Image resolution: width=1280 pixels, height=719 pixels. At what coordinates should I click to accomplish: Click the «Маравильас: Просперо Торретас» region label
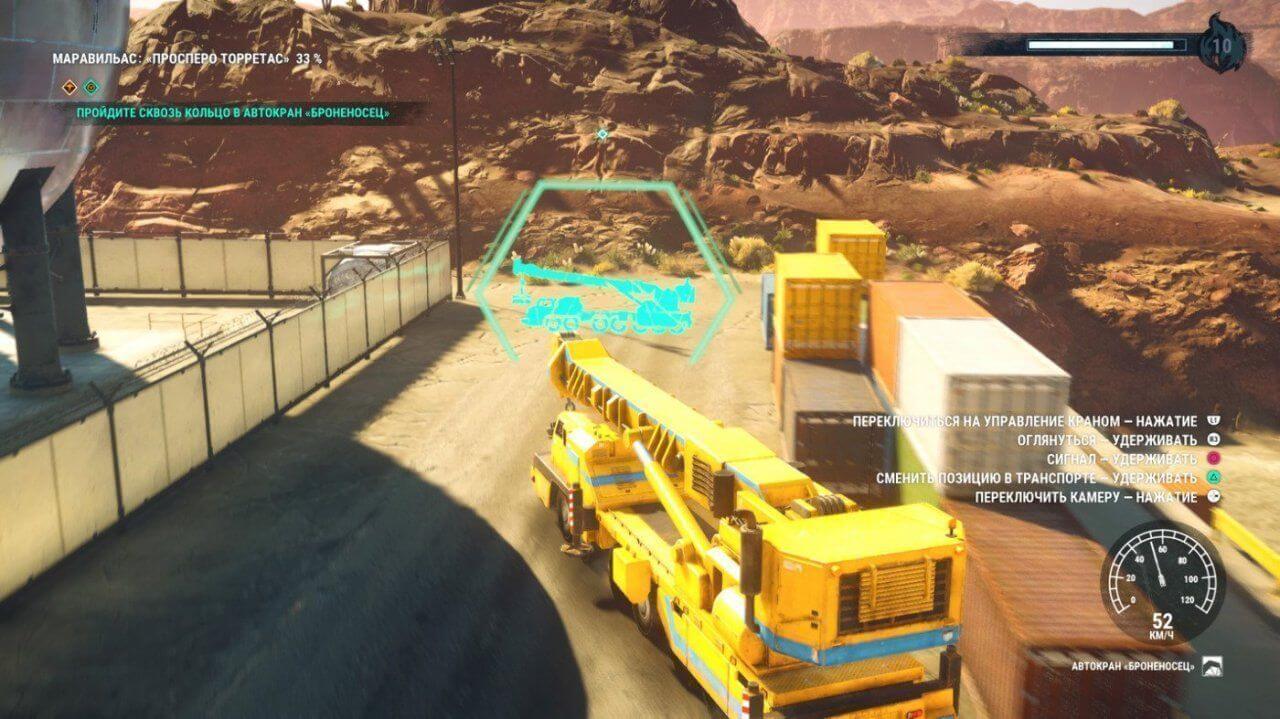pyautogui.click(x=187, y=59)
